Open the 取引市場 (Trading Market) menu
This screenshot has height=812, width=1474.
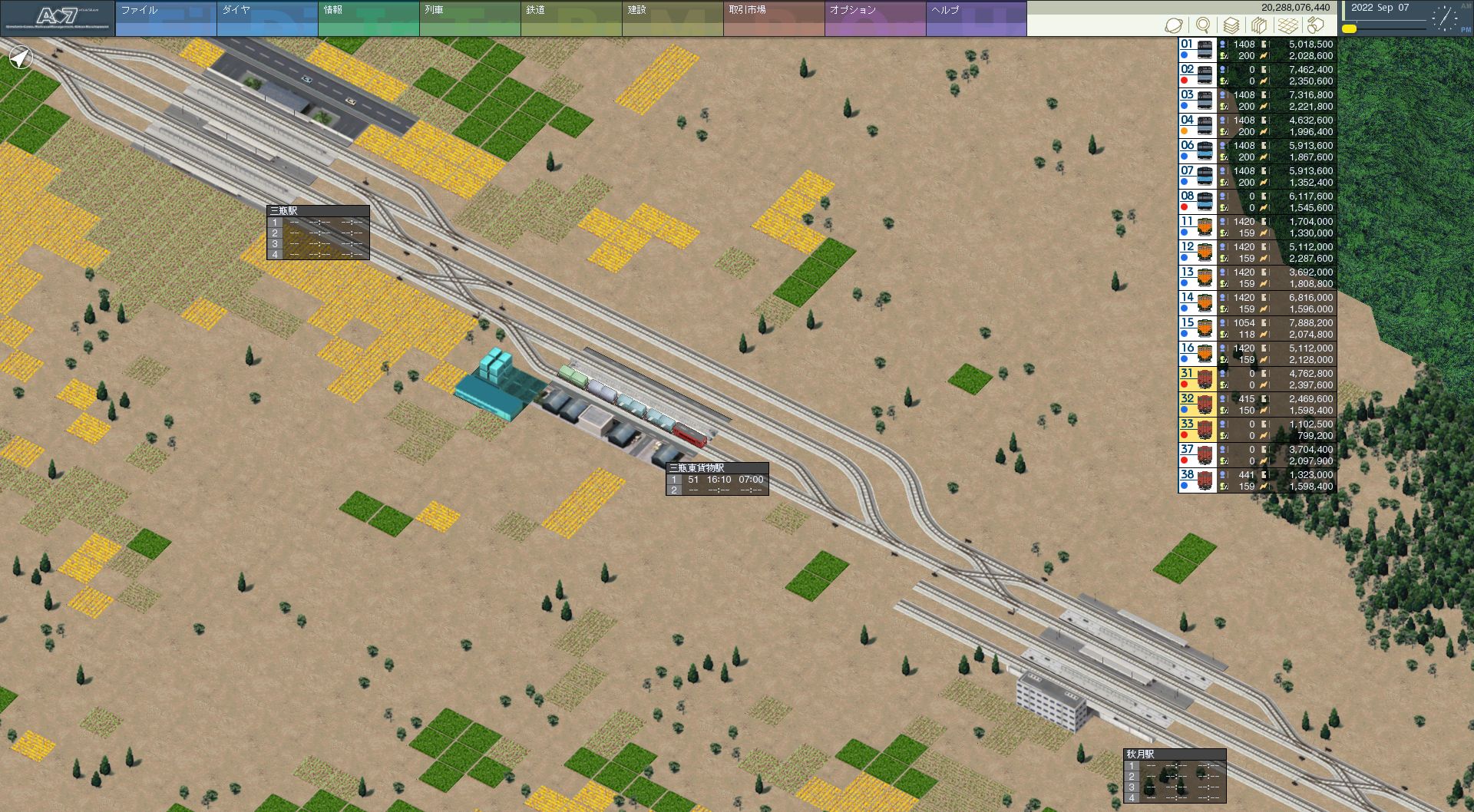(773, 18)
